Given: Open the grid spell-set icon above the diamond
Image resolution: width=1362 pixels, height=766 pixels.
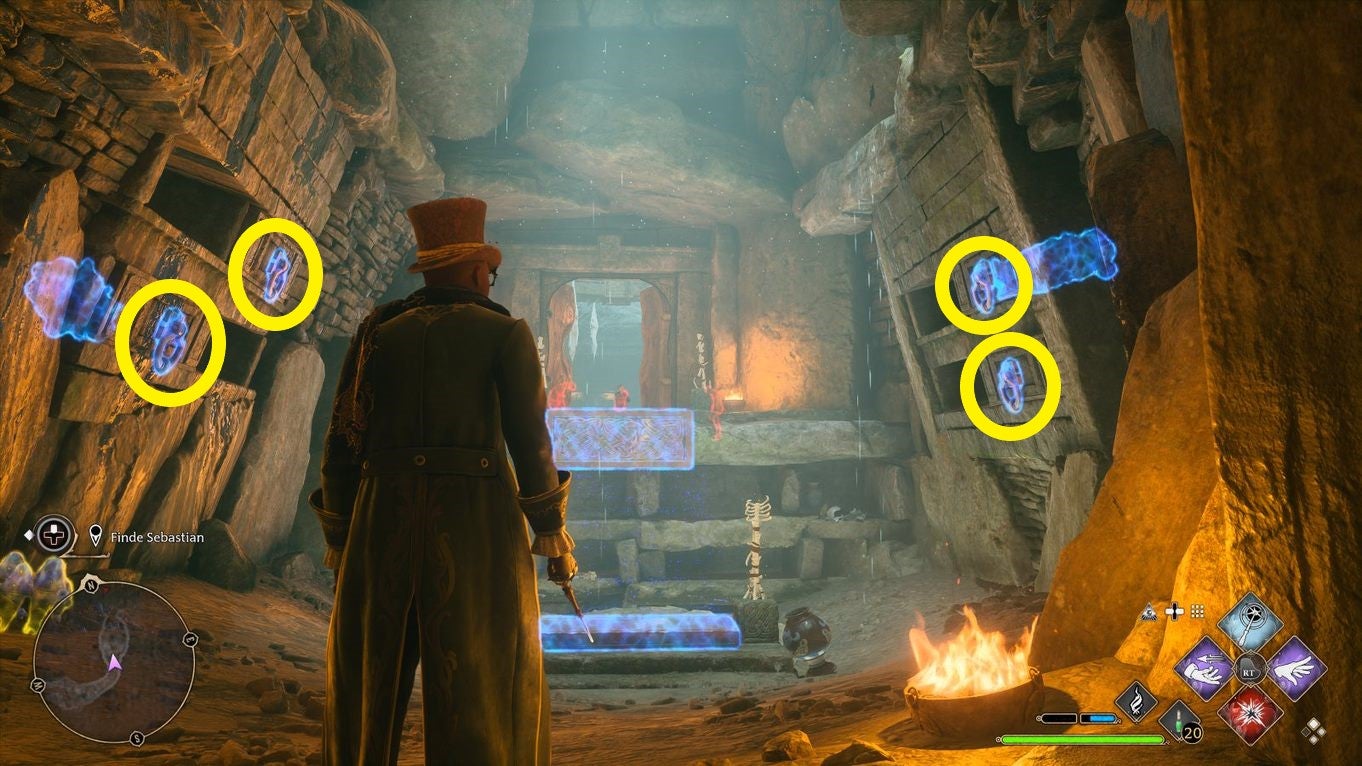Looking at the screenshot, I should click(1198, 611).
